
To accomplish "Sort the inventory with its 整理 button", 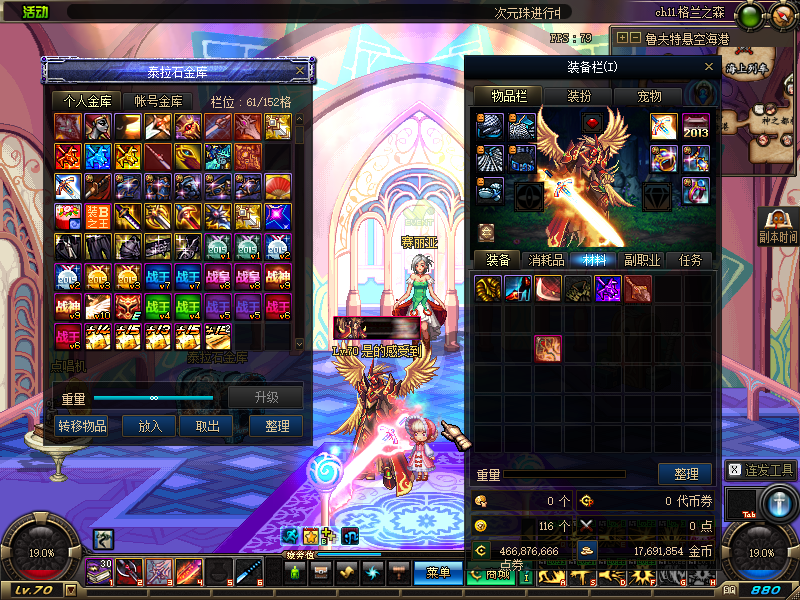I will [685, 474].
